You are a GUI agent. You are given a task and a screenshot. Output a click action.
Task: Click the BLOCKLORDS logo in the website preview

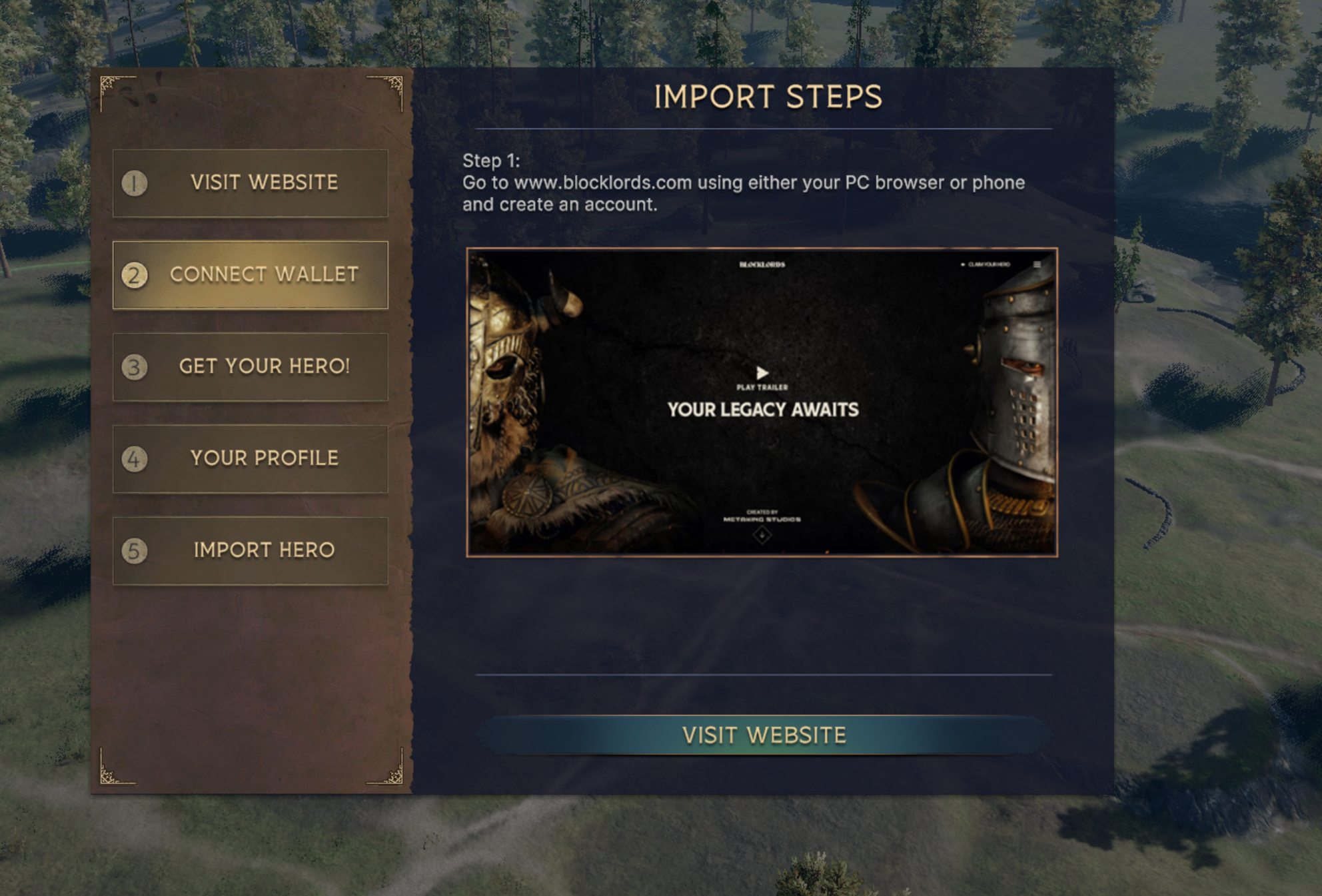[x=763, y=265]
